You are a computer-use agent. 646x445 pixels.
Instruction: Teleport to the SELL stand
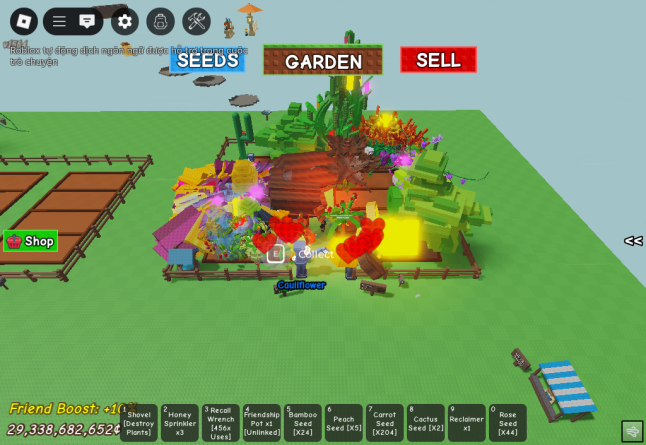(x=438, y=60)
